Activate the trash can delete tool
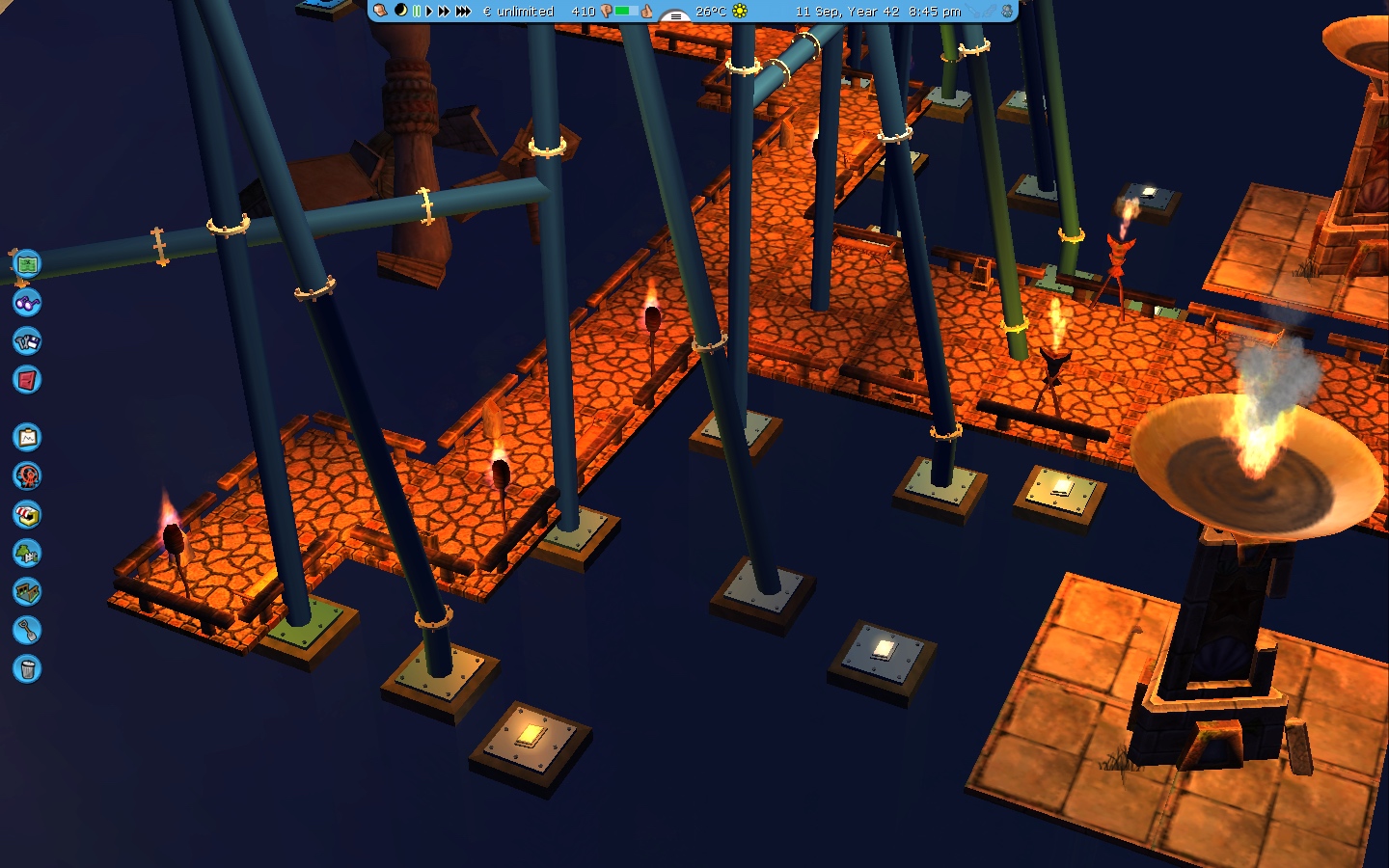The height and width of the screenshot is (868, 1389). (x=27, y=669)
